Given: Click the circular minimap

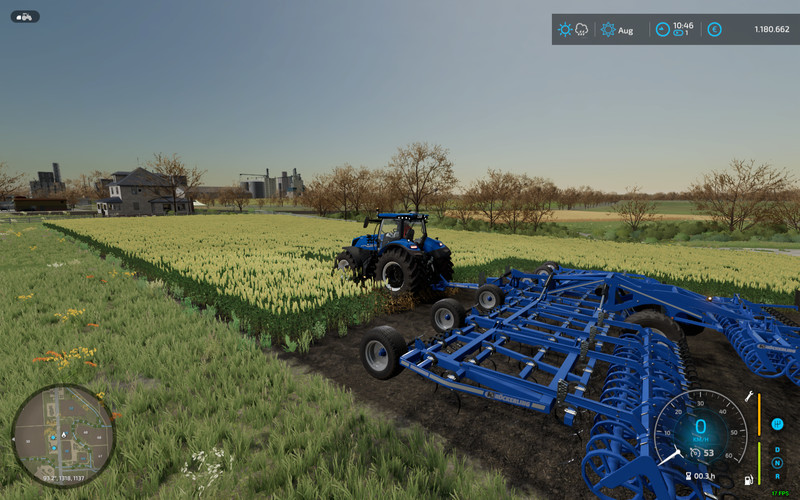Looking at the screenshot, I should coord(63,435).
